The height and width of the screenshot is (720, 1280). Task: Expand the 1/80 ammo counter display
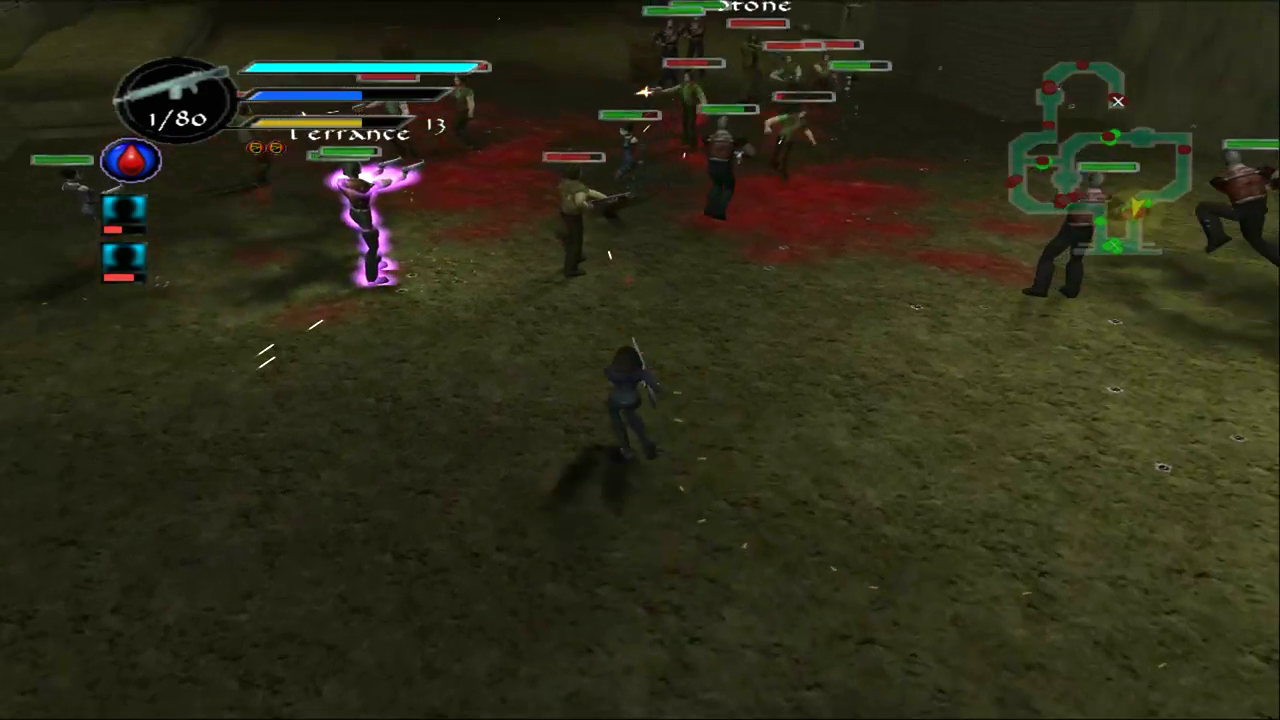point(176,119)
